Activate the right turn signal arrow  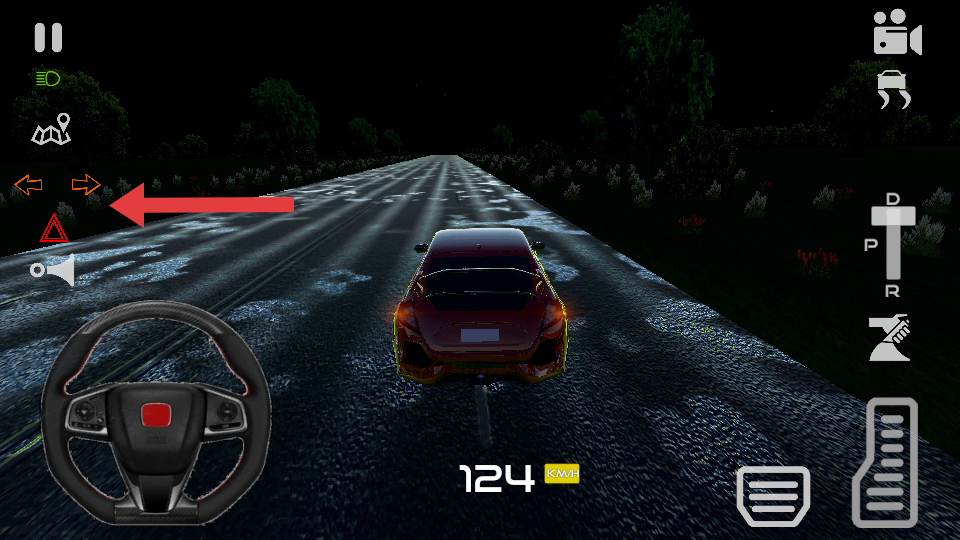pyautogui.click(x=86, y=184)
